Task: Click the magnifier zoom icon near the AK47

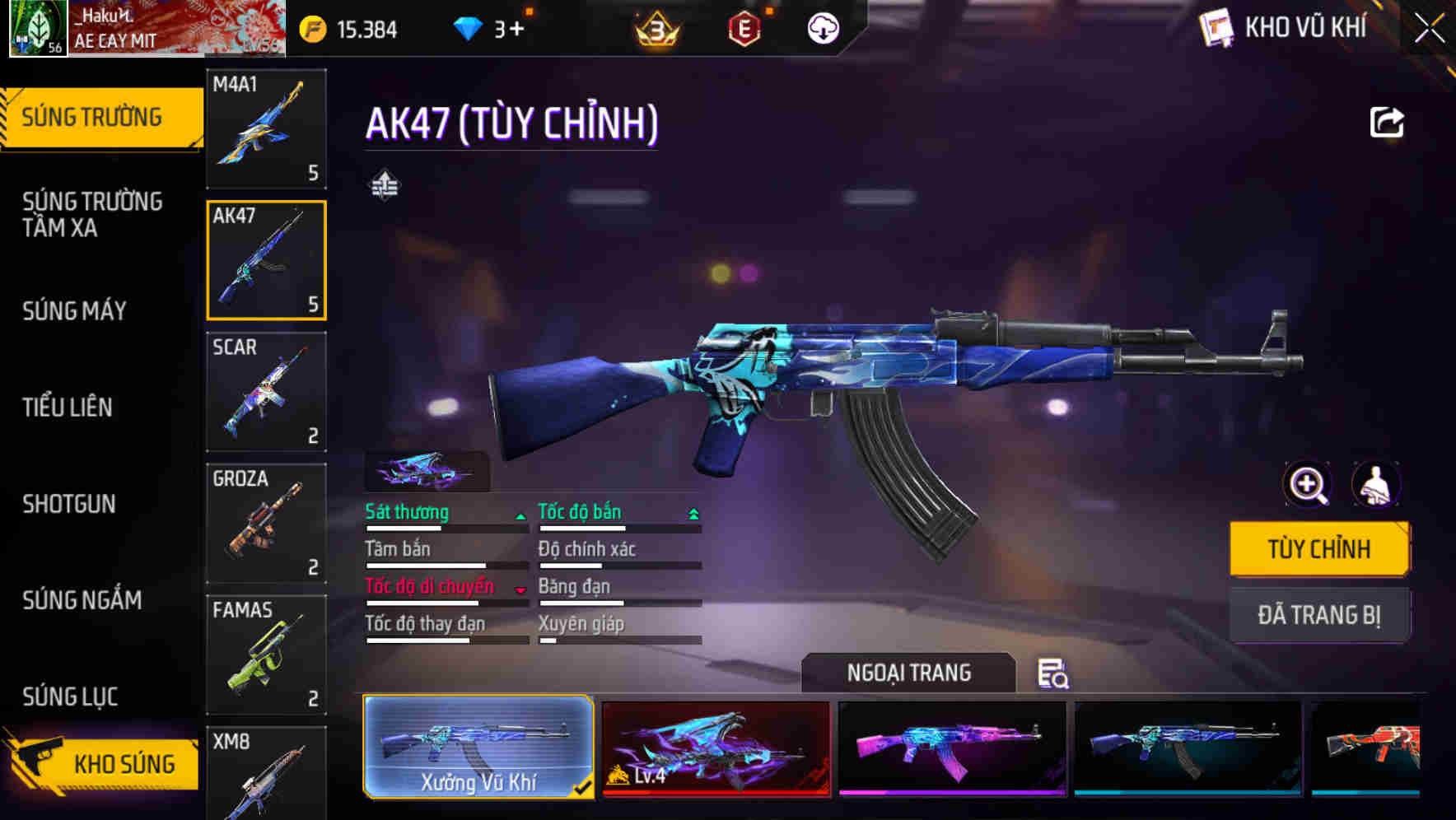Action: point(1305,485)
